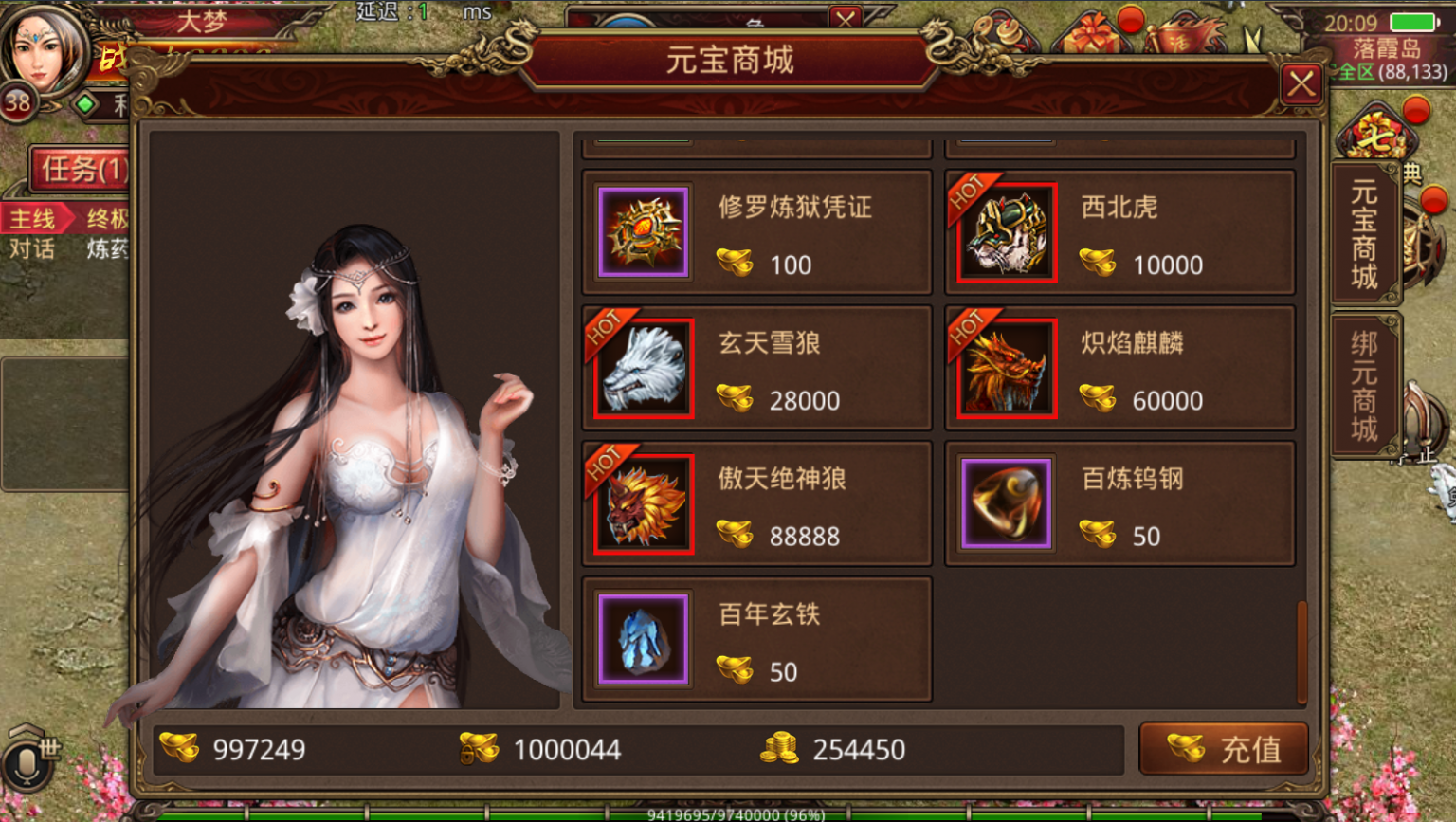Select the 炽焰麒麟 mount icon

coord(1005,369)
